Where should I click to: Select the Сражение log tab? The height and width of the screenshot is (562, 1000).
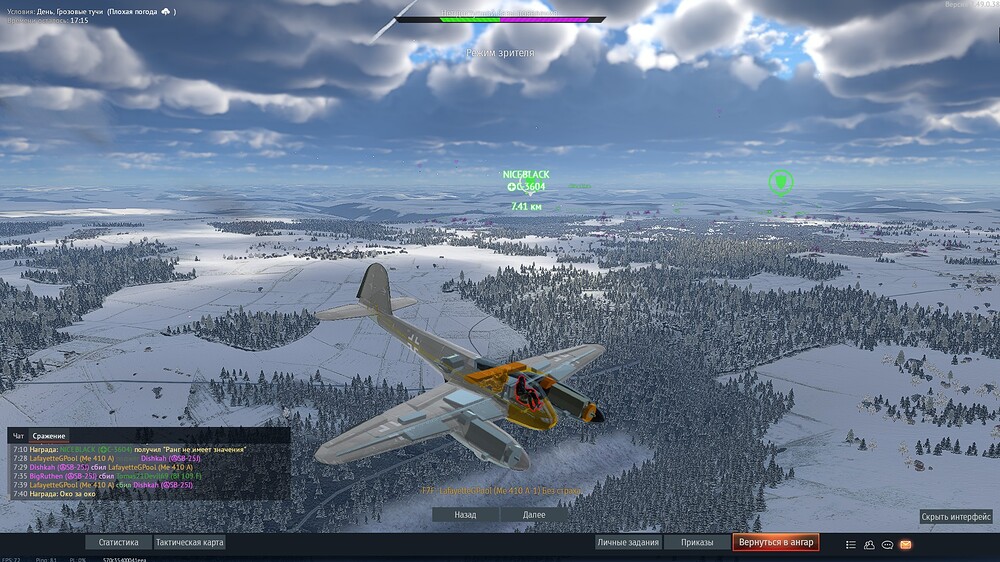click(x=49, y=436)
